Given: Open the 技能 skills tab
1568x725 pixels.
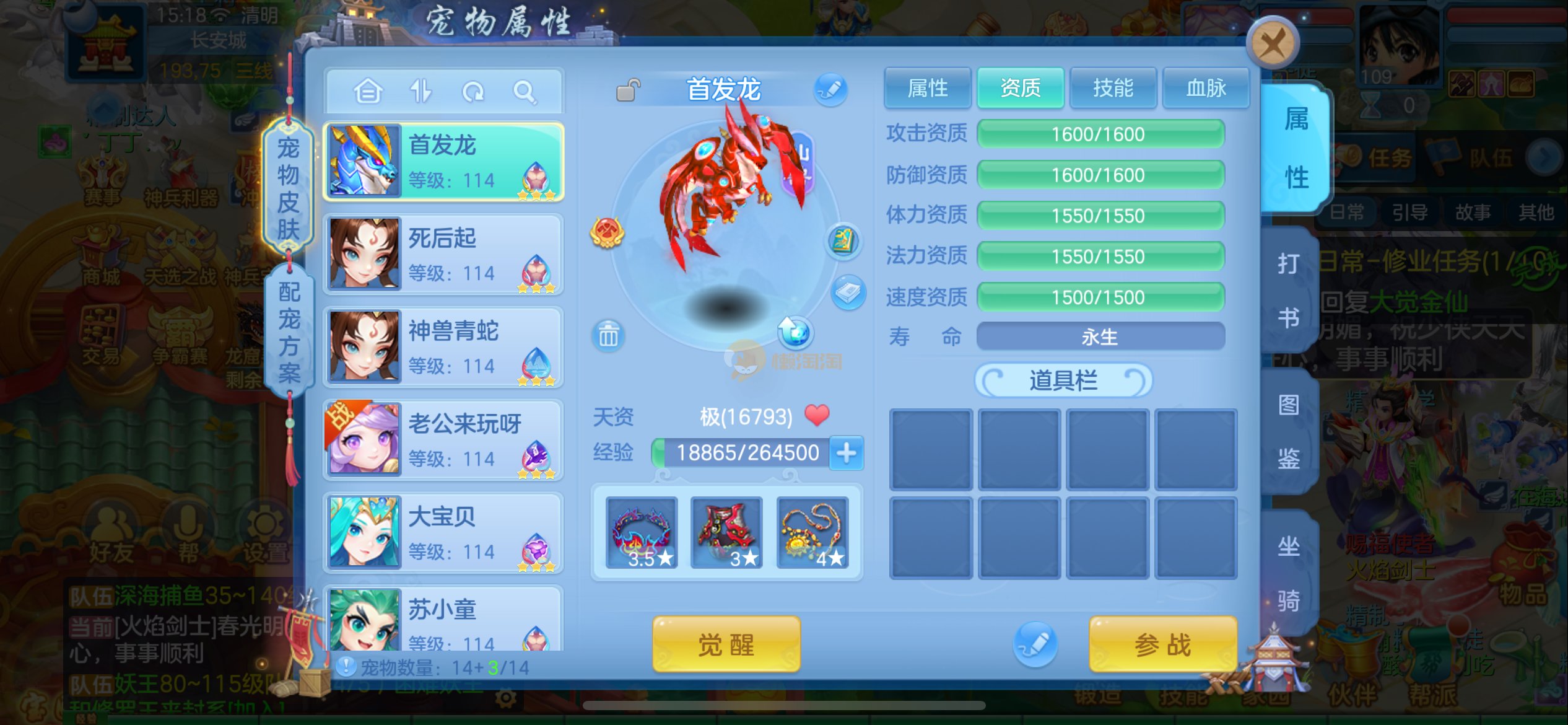Looking at the screenshot, I should pyautogui.click(x=1113, y=89).
